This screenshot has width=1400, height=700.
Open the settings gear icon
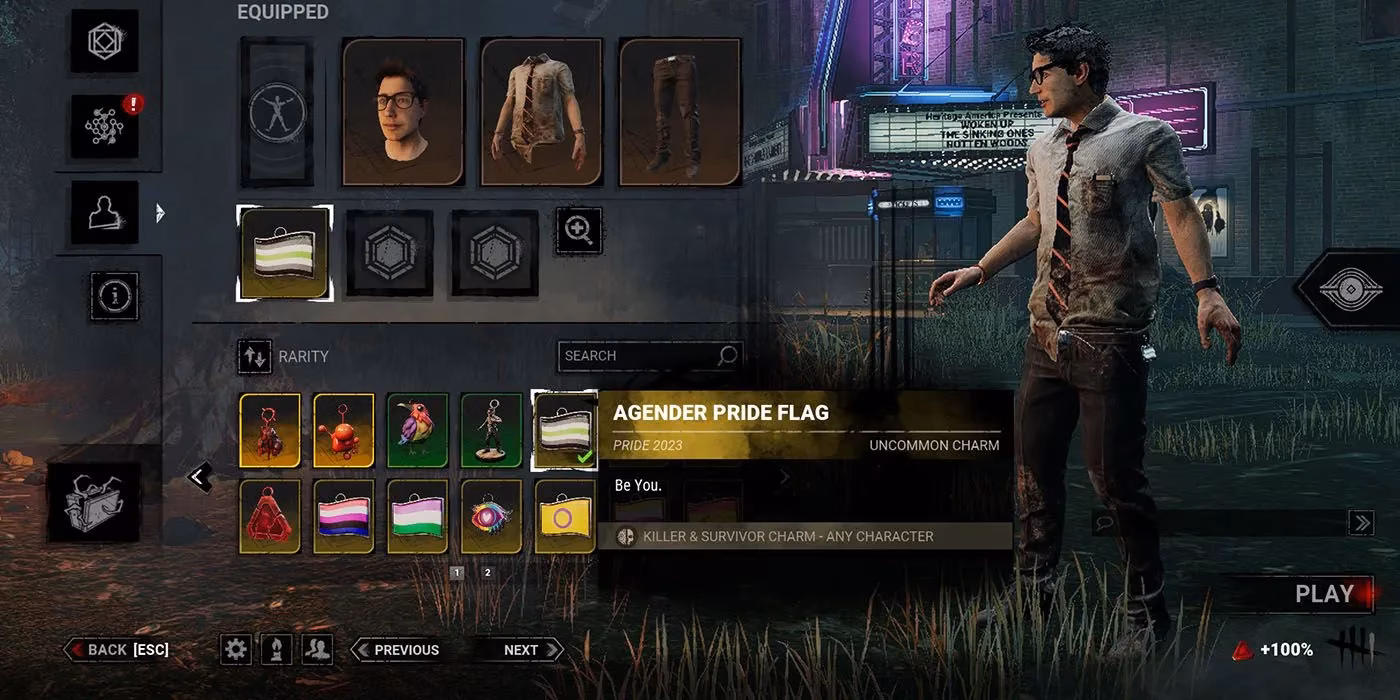(x=236, y=650)
